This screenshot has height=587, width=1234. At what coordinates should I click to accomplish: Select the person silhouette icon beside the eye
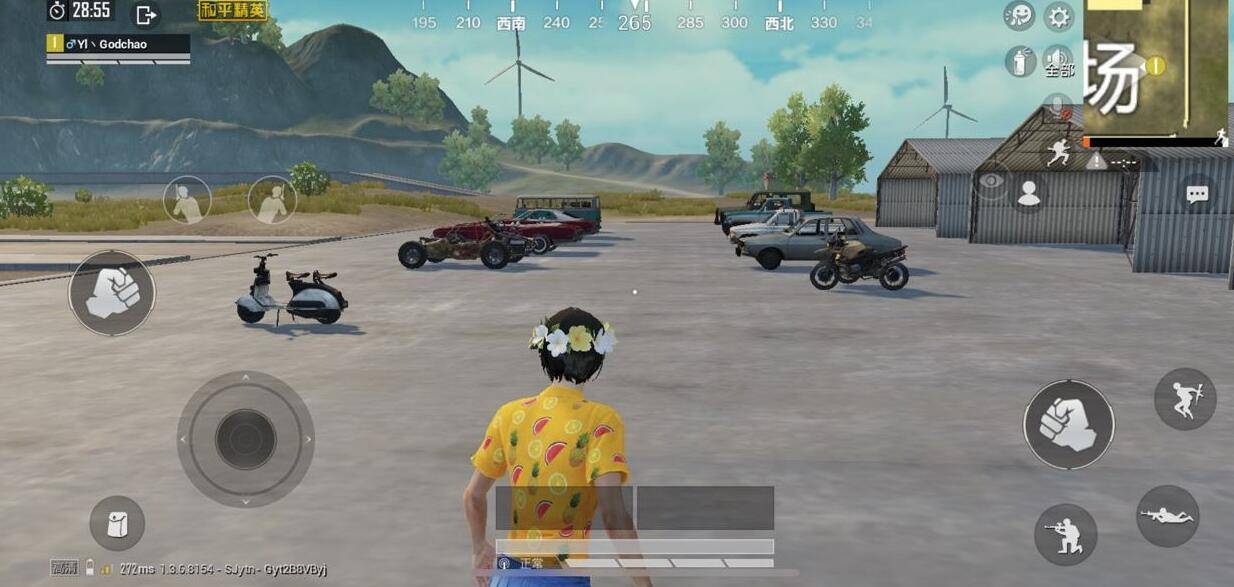(x=1029, y=193)
